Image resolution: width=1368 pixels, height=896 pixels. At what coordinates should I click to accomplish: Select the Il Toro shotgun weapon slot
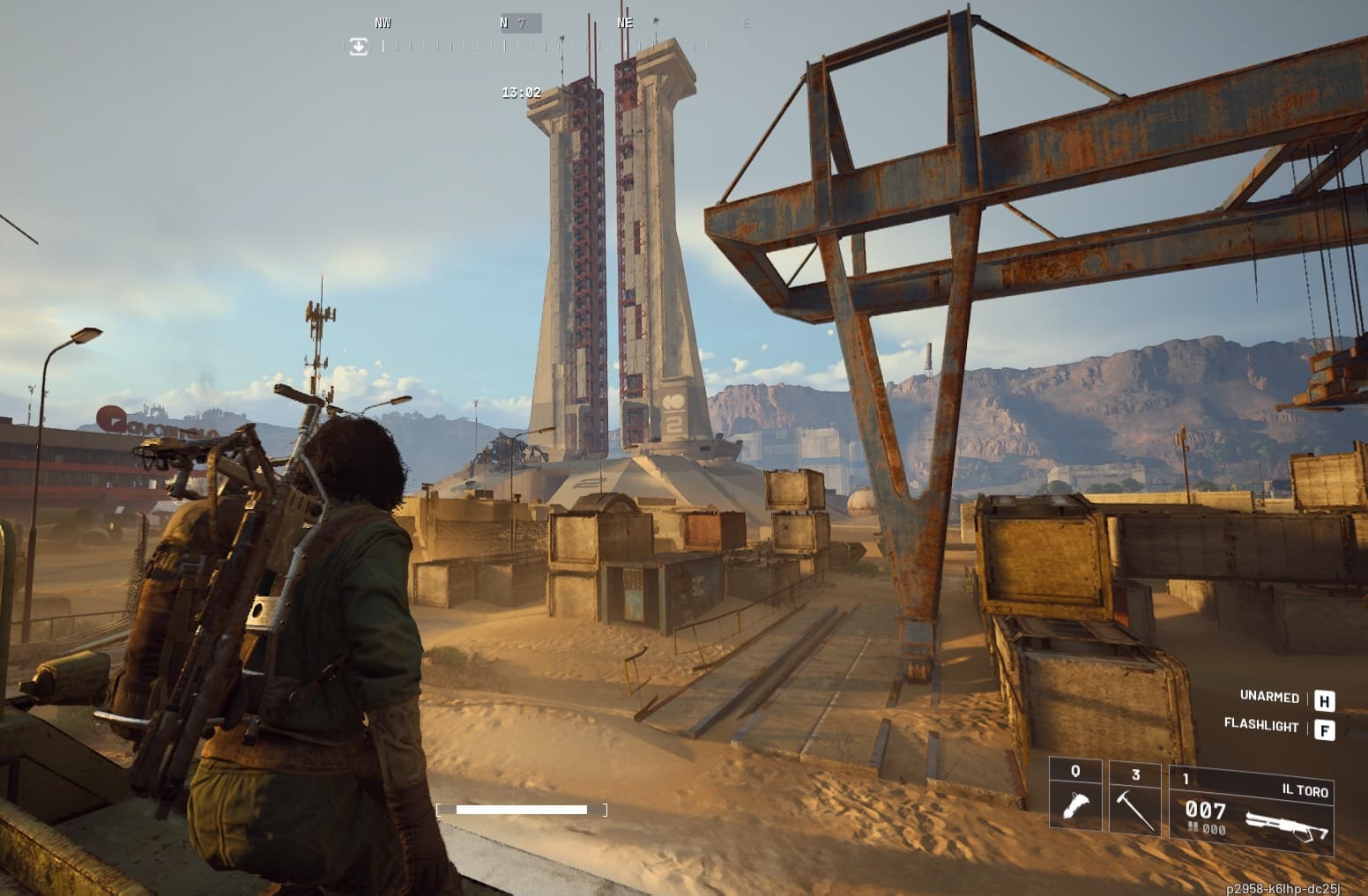[1251, 808]
